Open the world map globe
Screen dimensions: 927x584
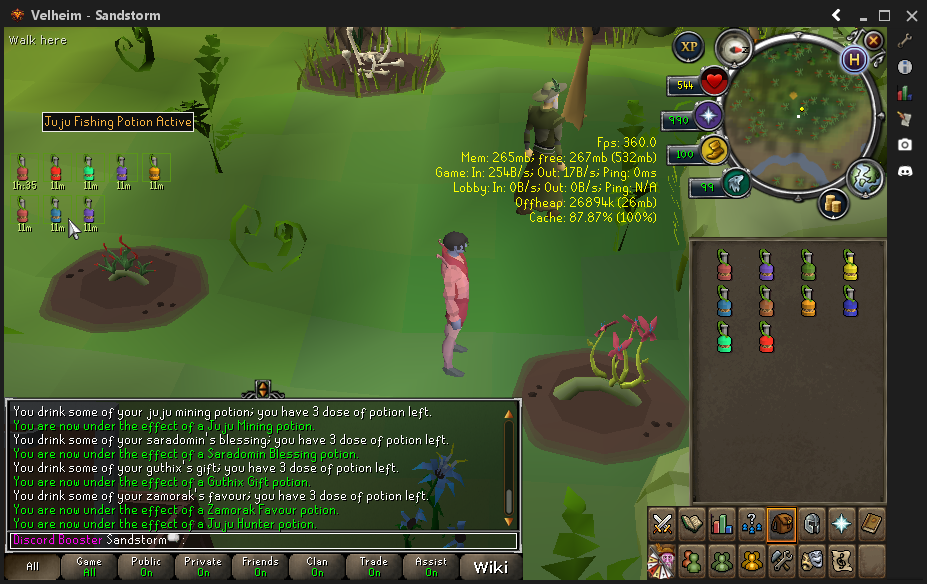pyautogui.click(x=864, y=177)
